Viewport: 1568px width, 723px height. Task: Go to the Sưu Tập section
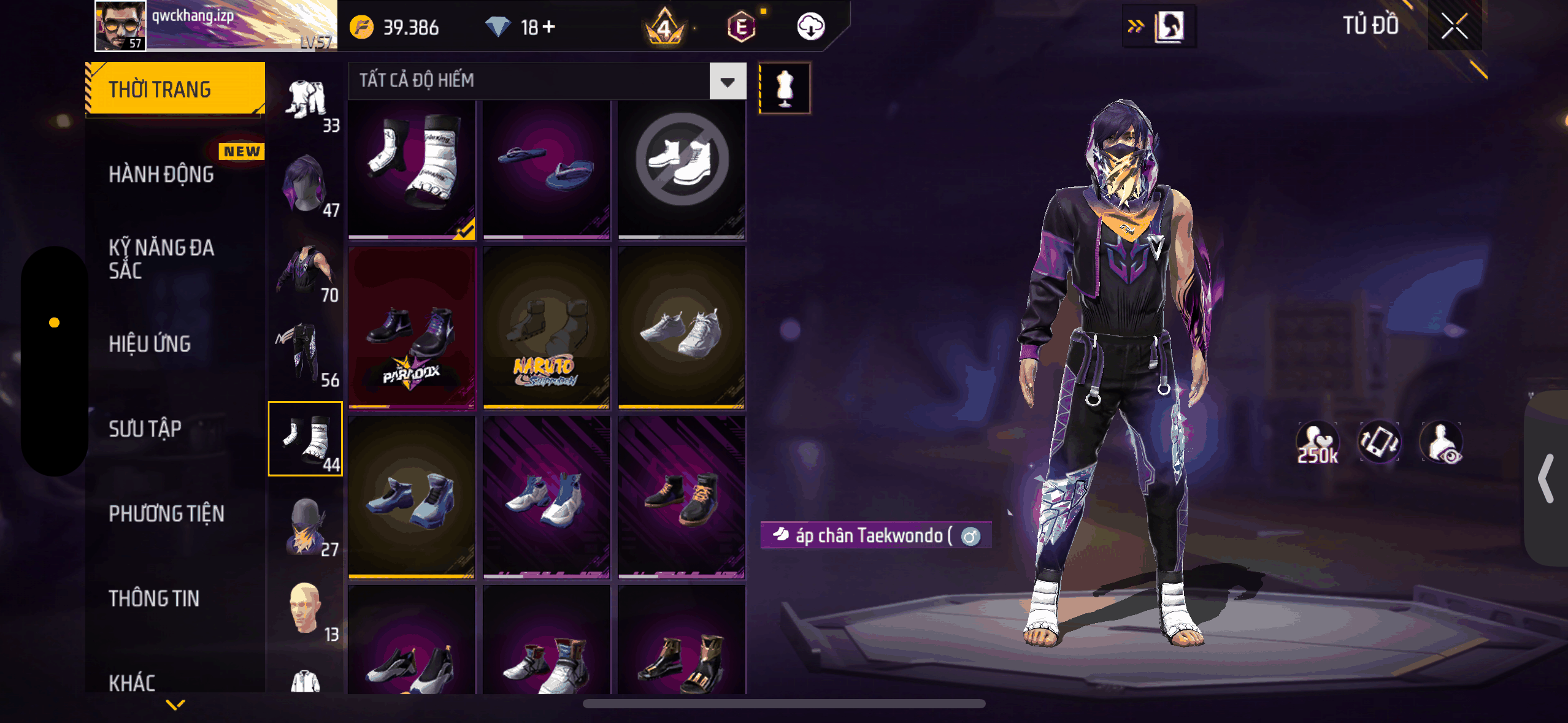(x=145, y=429)
